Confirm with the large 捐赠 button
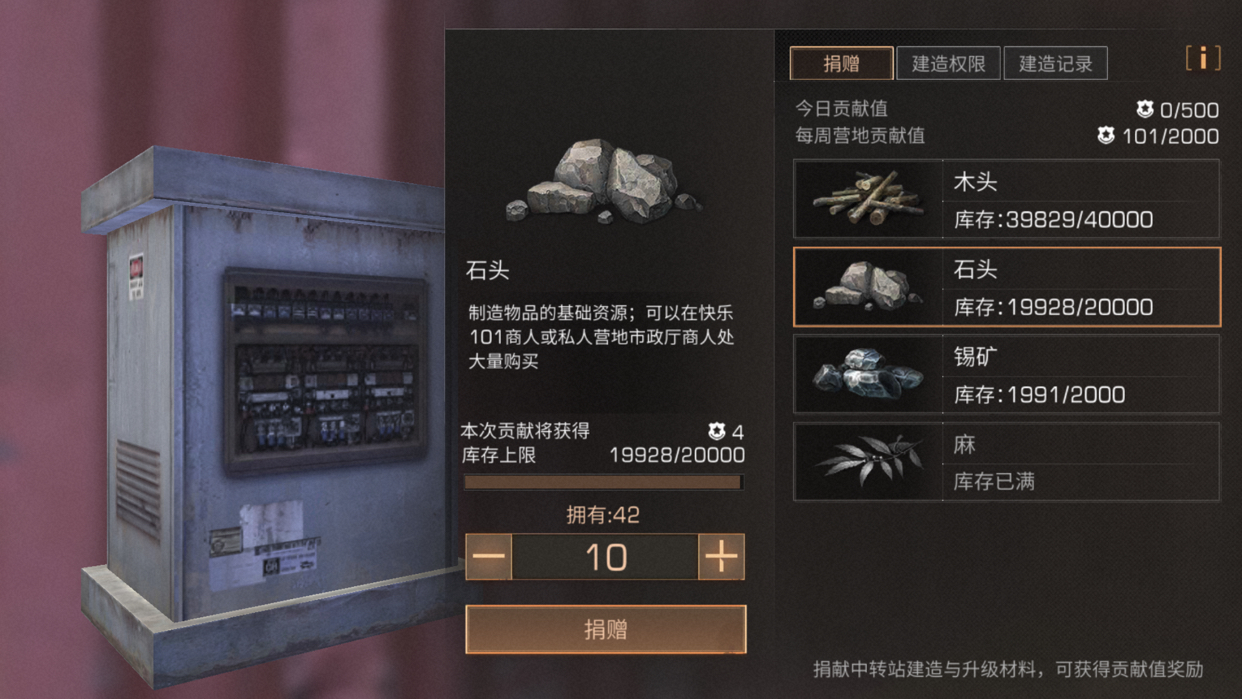This screenshot has height=699, width=1242. [x=606, y=629]
